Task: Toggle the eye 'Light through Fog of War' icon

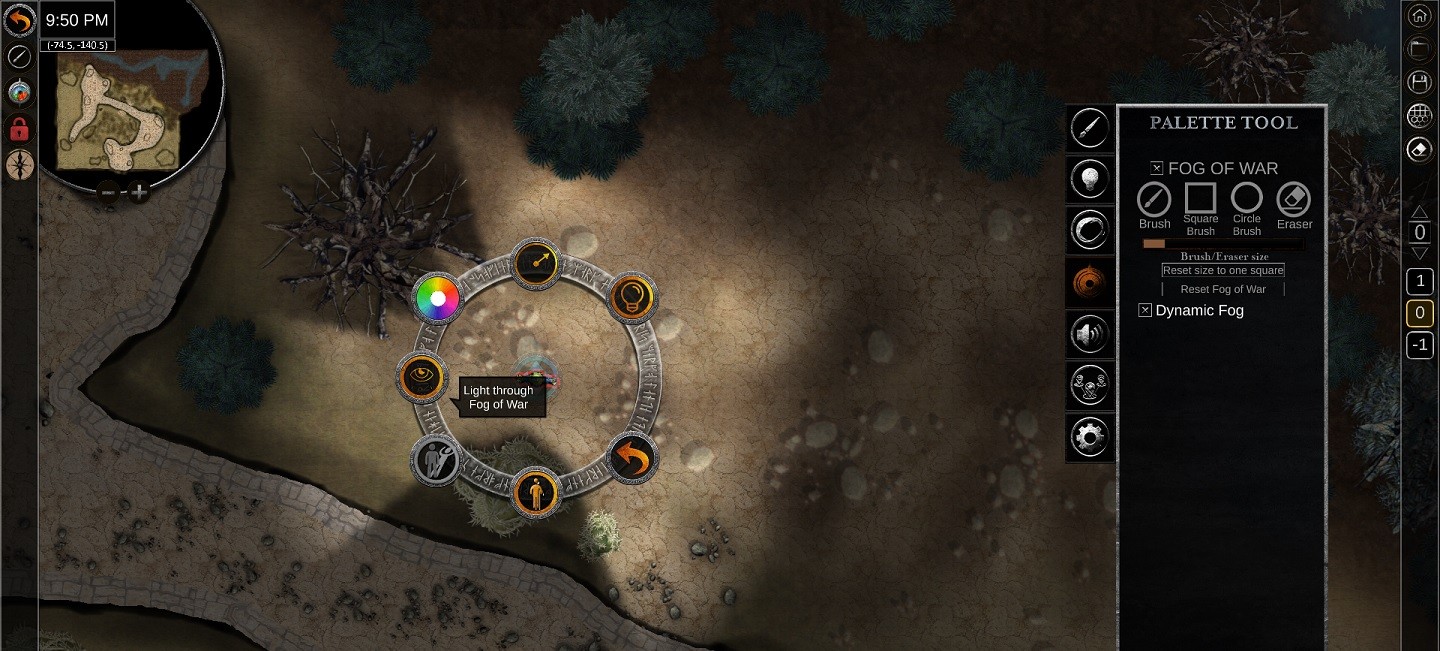Action: click(x=420, y=376)
